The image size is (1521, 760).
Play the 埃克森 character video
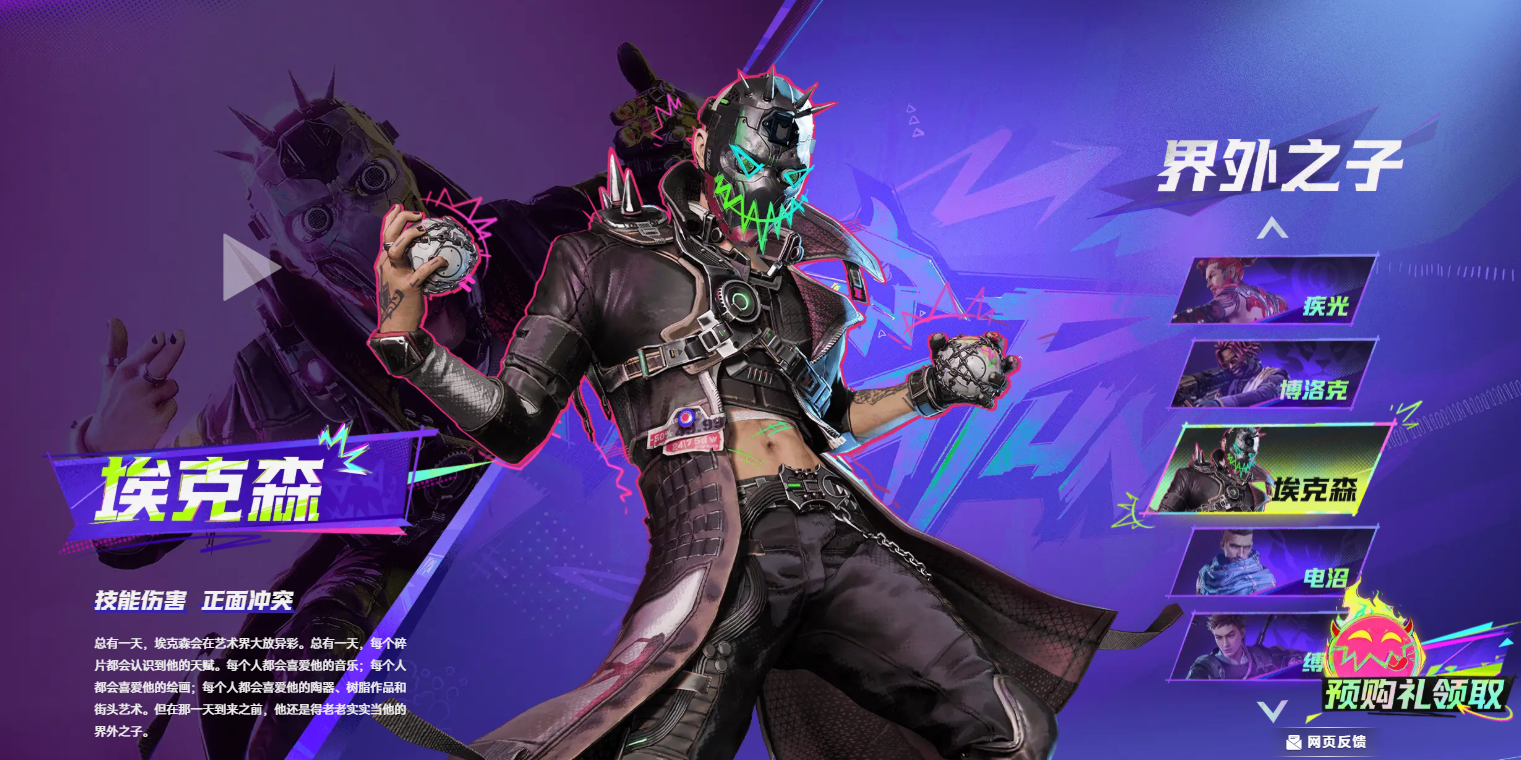[x=249, y=267]
